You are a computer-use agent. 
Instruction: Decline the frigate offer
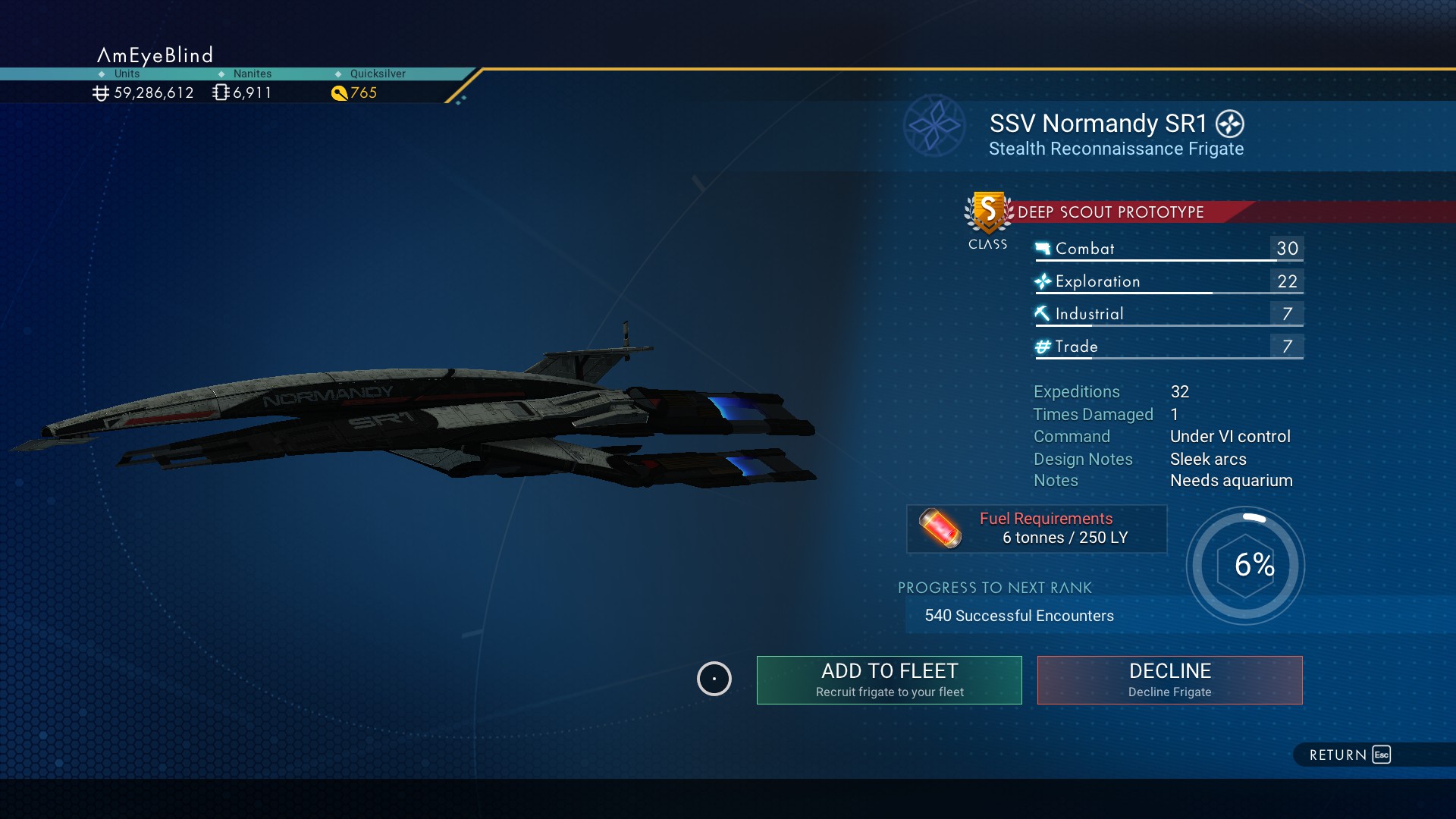pos(1169,679)
